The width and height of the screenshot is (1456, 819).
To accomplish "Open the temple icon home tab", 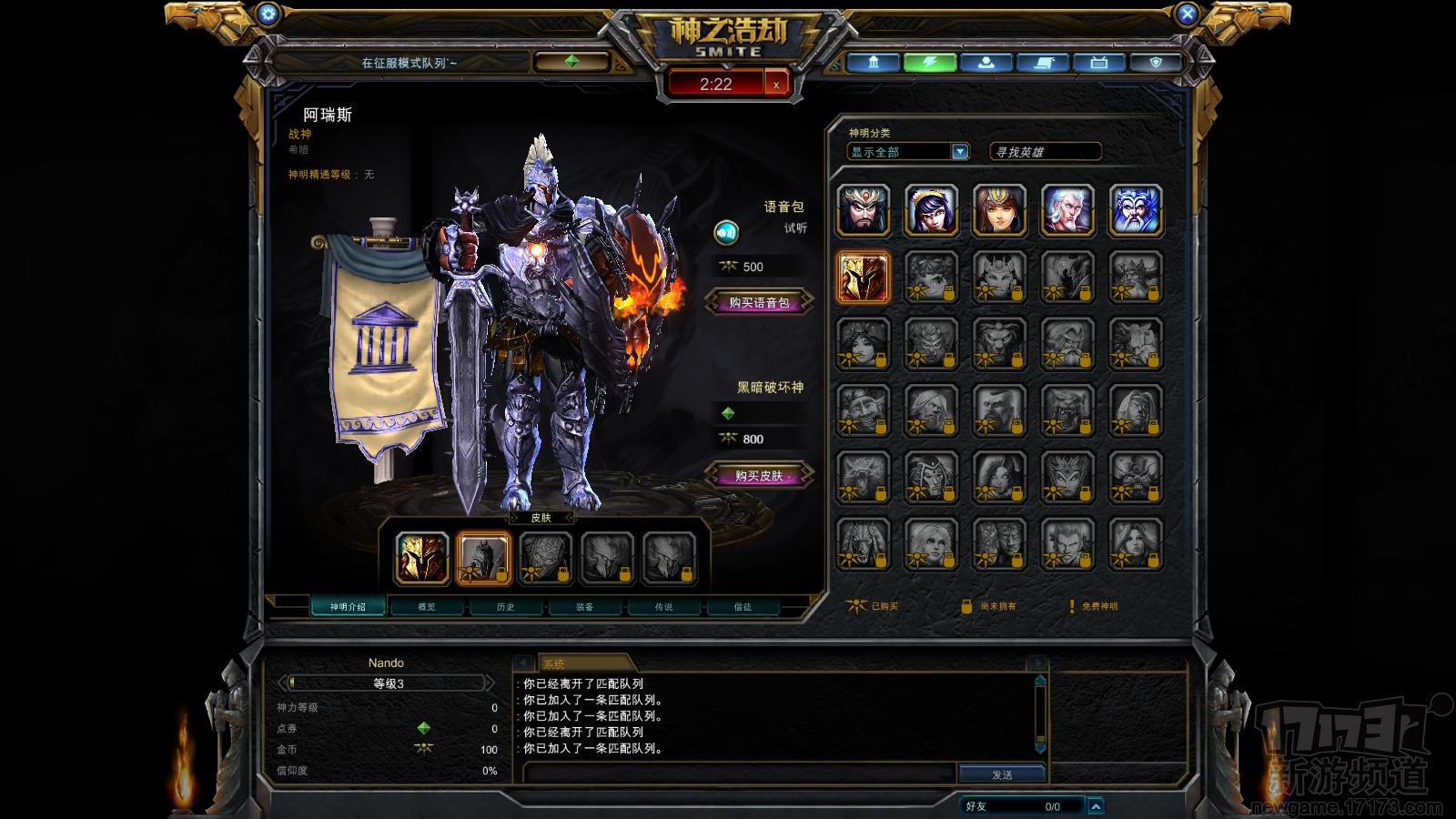I will [x=874, y=63].
